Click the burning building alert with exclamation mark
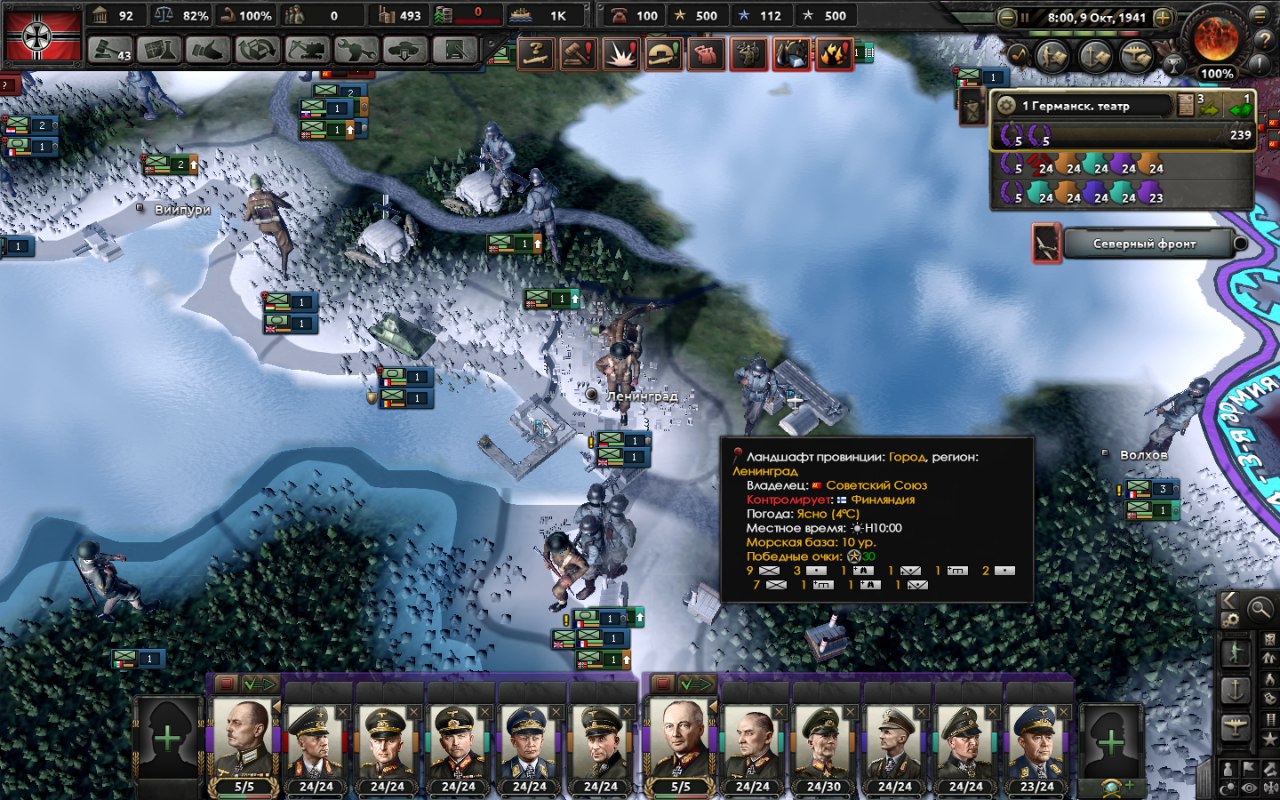Viewport: 1280px width, 800px height. (x=835, y=53)
